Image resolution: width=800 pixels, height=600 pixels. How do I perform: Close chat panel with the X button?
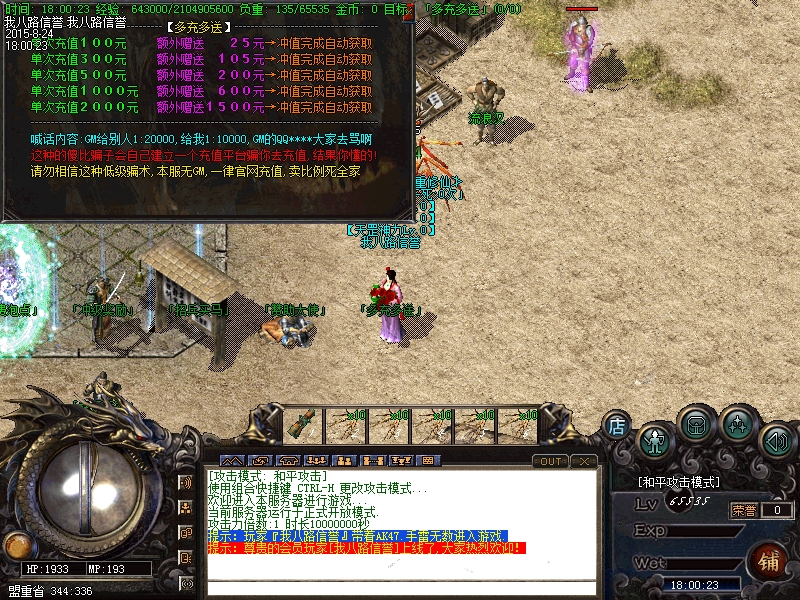(x=583, y=461)
